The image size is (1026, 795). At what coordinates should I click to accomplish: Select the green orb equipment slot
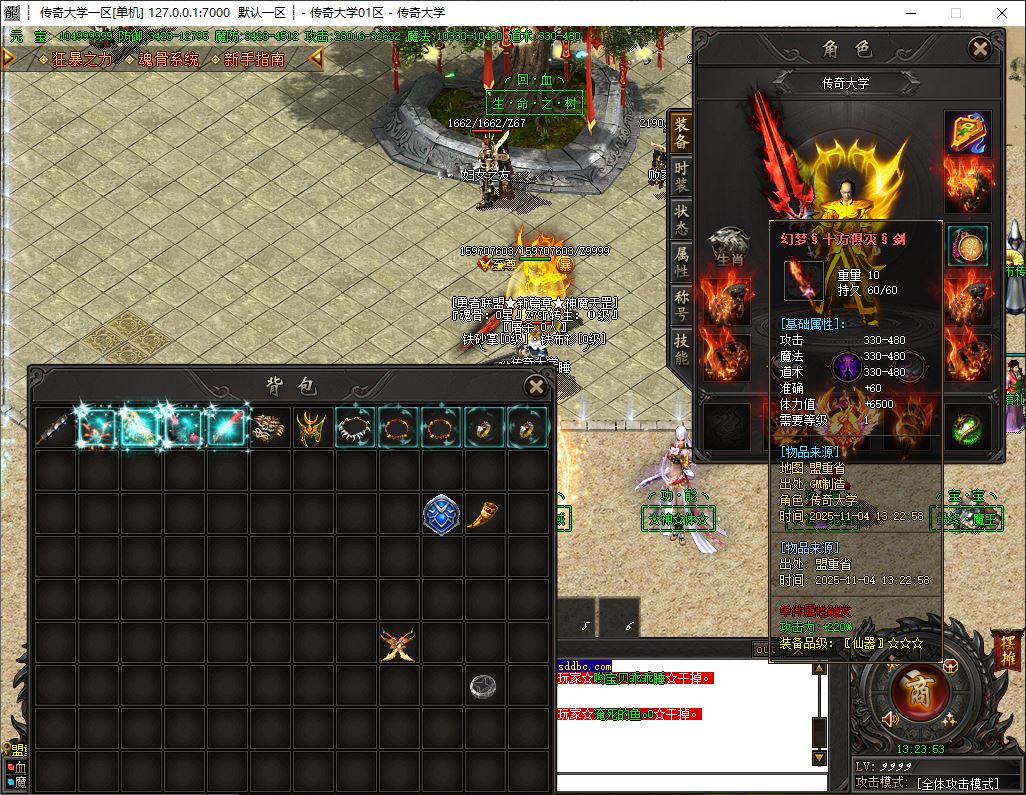(967, 428)
